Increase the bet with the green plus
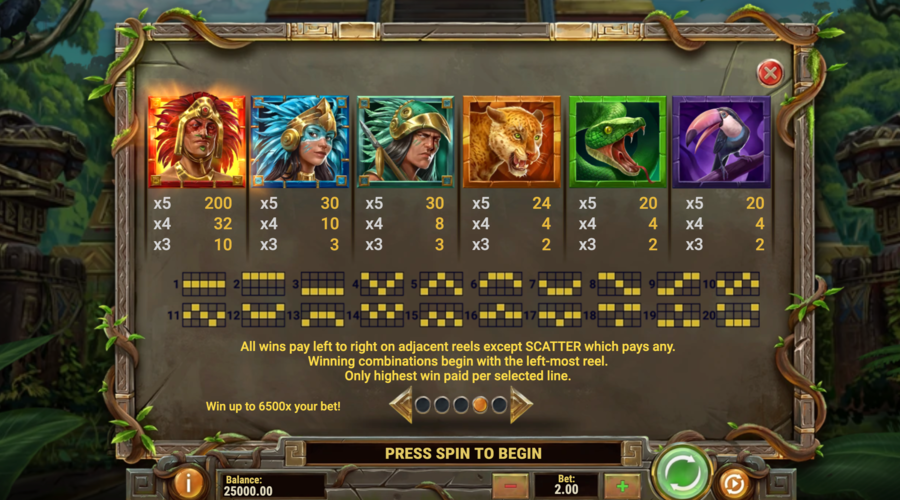900x500 pixels. click(622, 485)
